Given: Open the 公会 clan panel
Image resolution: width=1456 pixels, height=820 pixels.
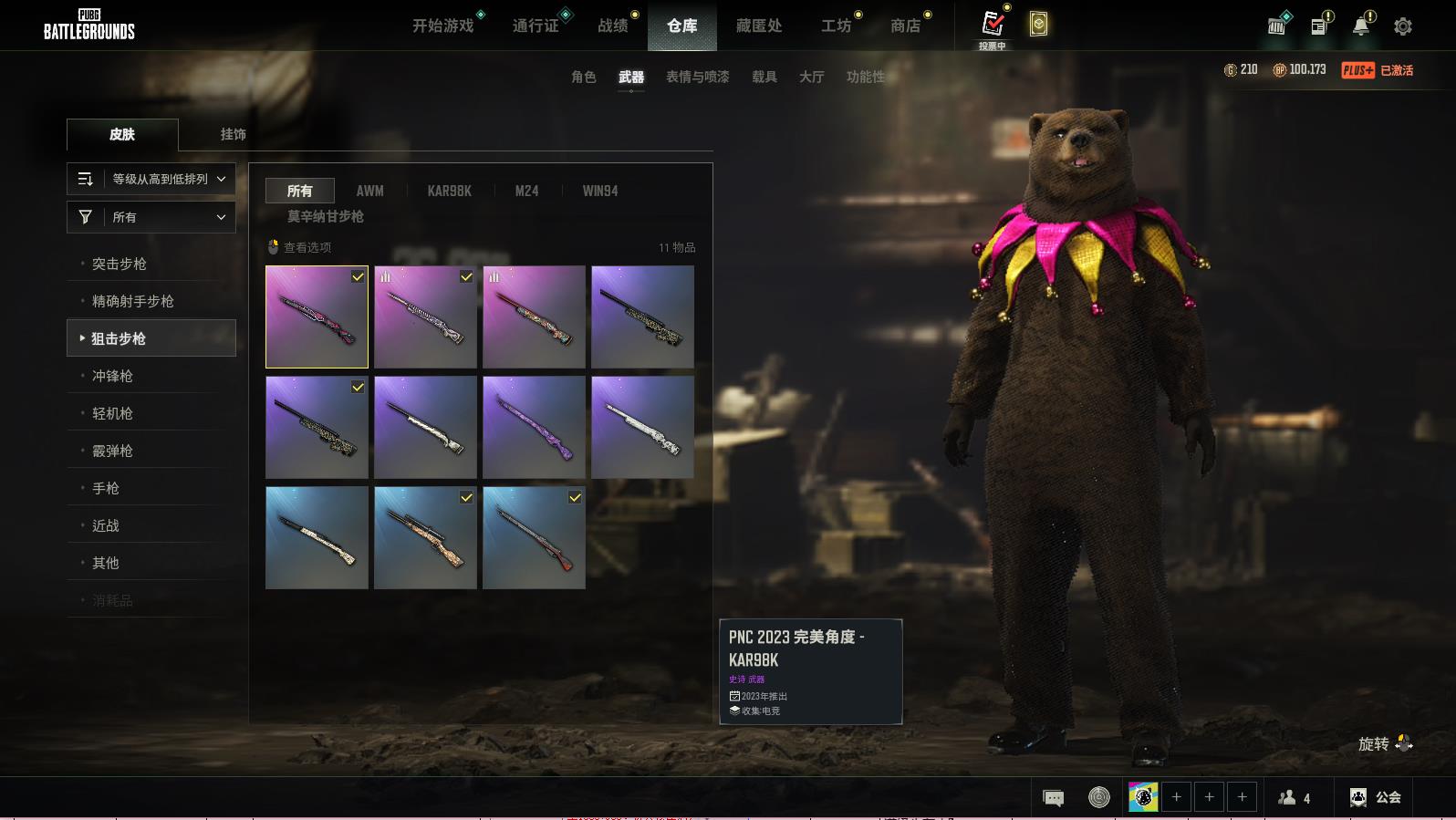Looking at the screenshot, I should [x=1376, y=797].
